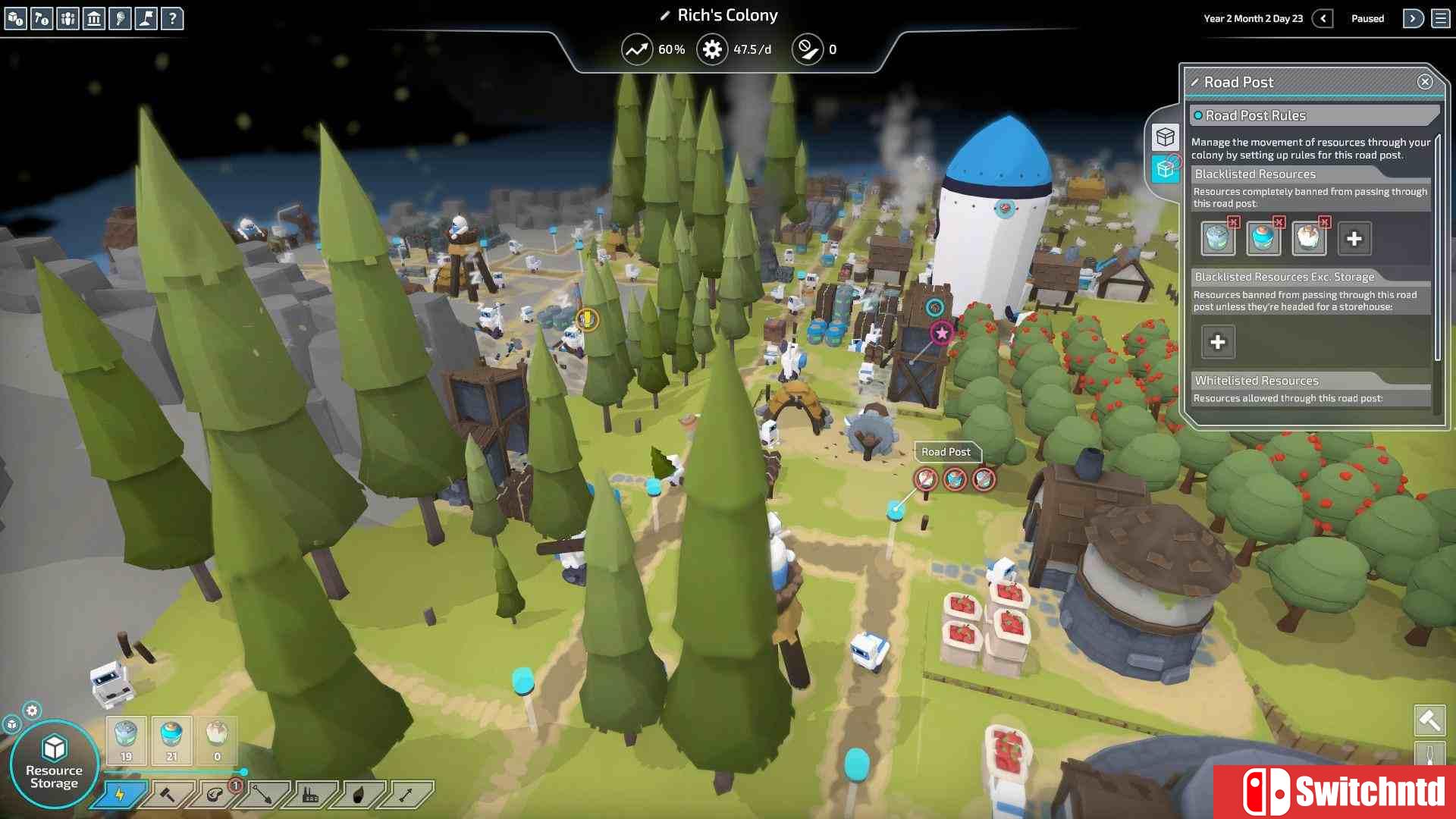
Task: Expand Blacklisted Resources with the plus button
Action: coord(1354,238)
